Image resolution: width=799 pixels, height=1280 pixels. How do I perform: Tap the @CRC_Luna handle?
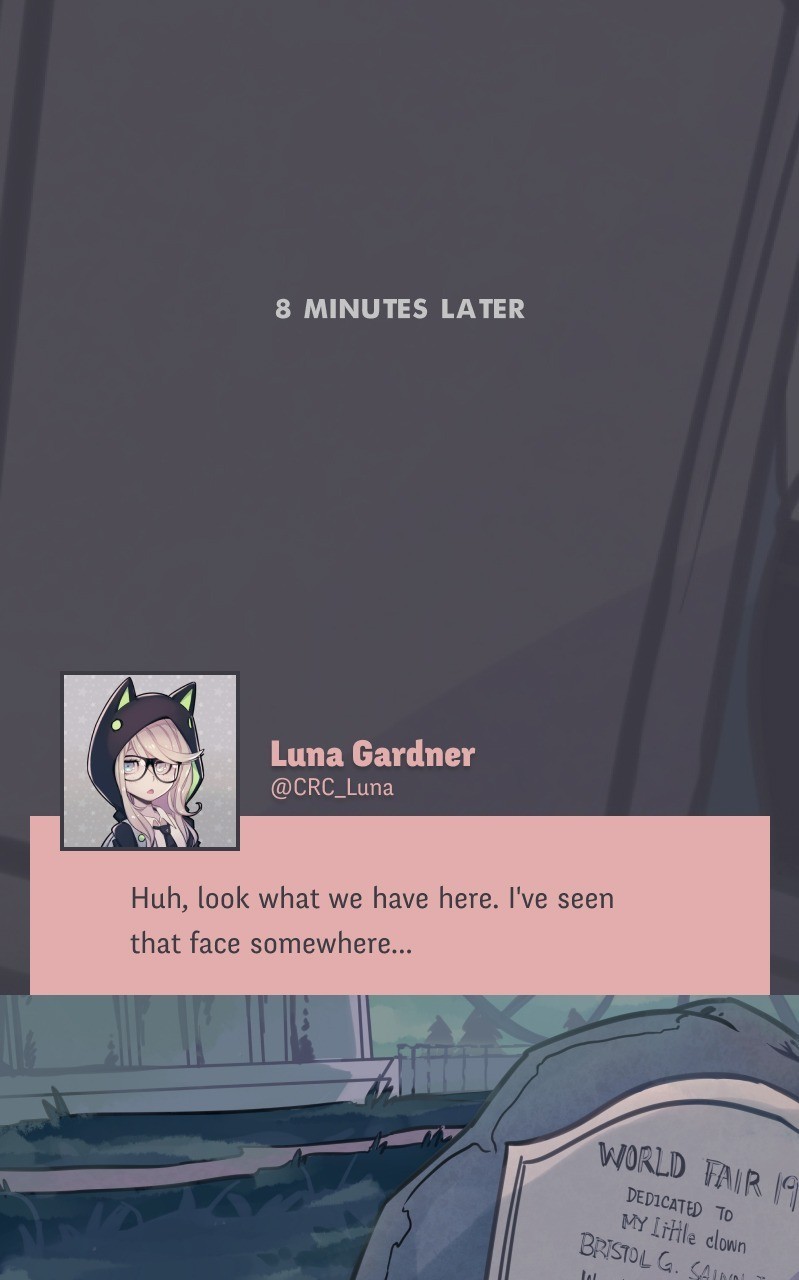[332, 787]
